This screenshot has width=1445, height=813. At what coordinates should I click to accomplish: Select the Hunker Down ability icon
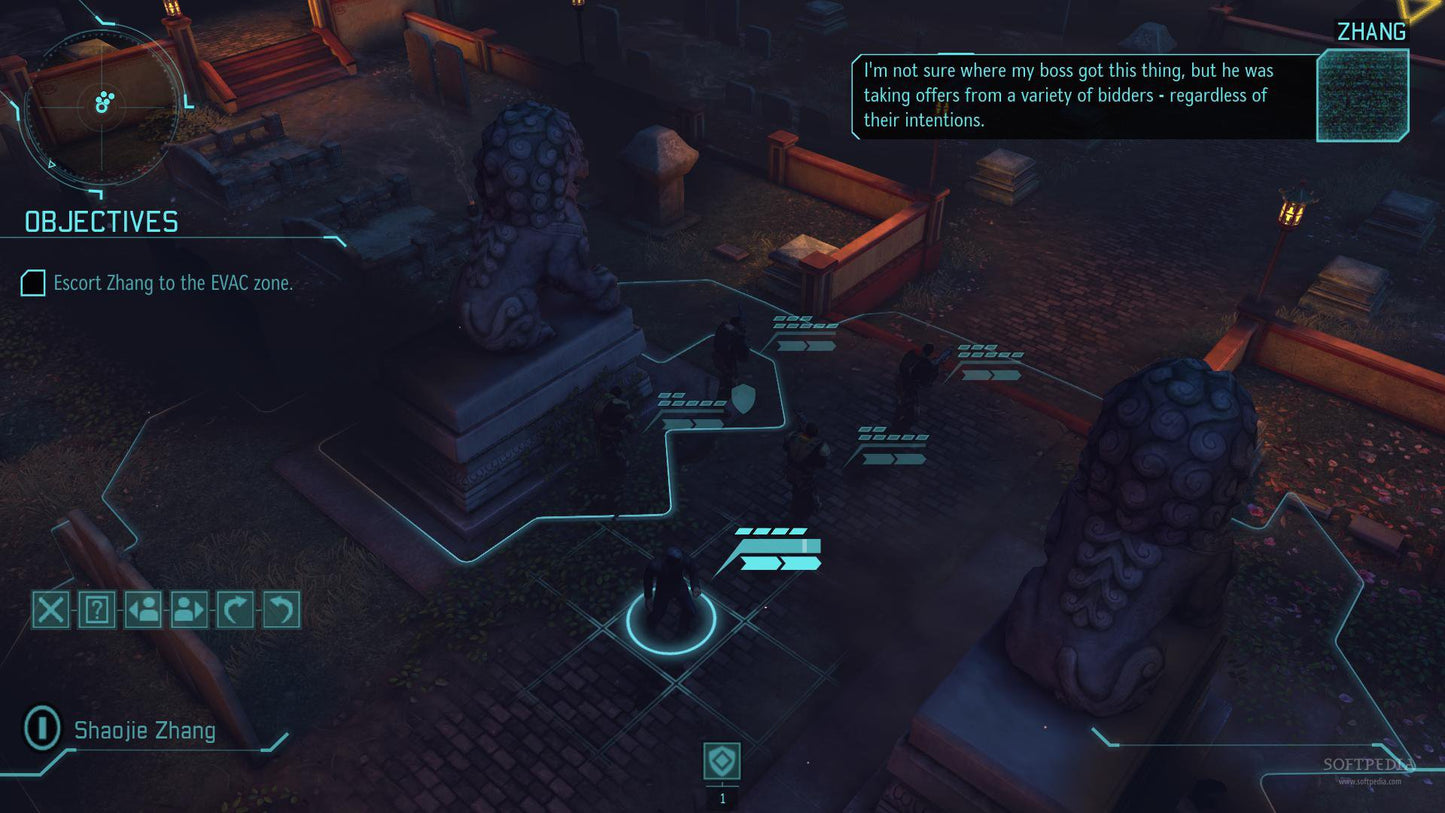[722, 761]
